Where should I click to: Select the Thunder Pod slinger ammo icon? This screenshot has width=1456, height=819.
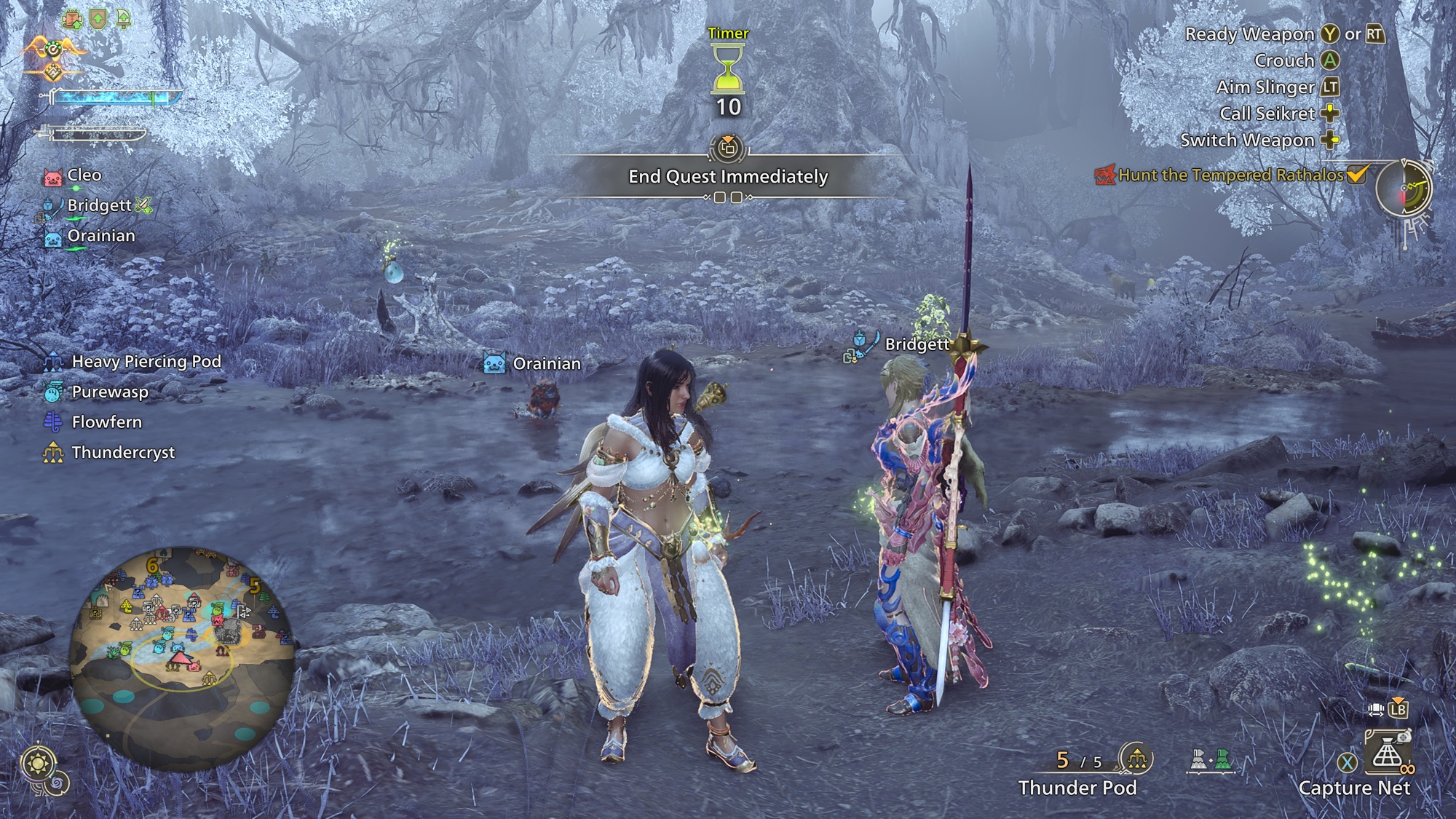point(1136,760)
